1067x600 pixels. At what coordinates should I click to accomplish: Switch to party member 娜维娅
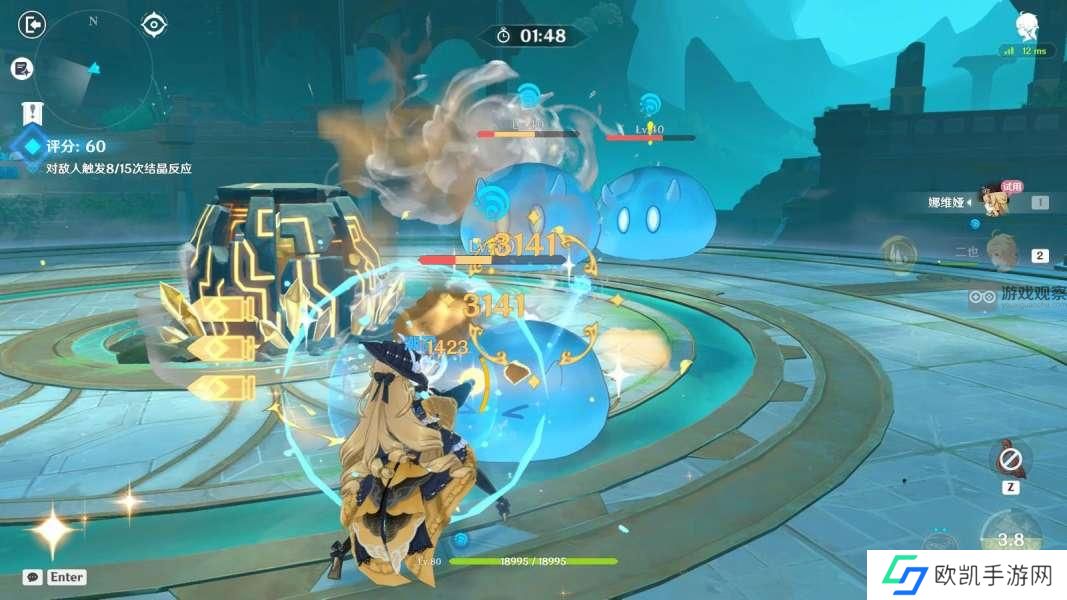pyautogui.click(x=993, y=201)
